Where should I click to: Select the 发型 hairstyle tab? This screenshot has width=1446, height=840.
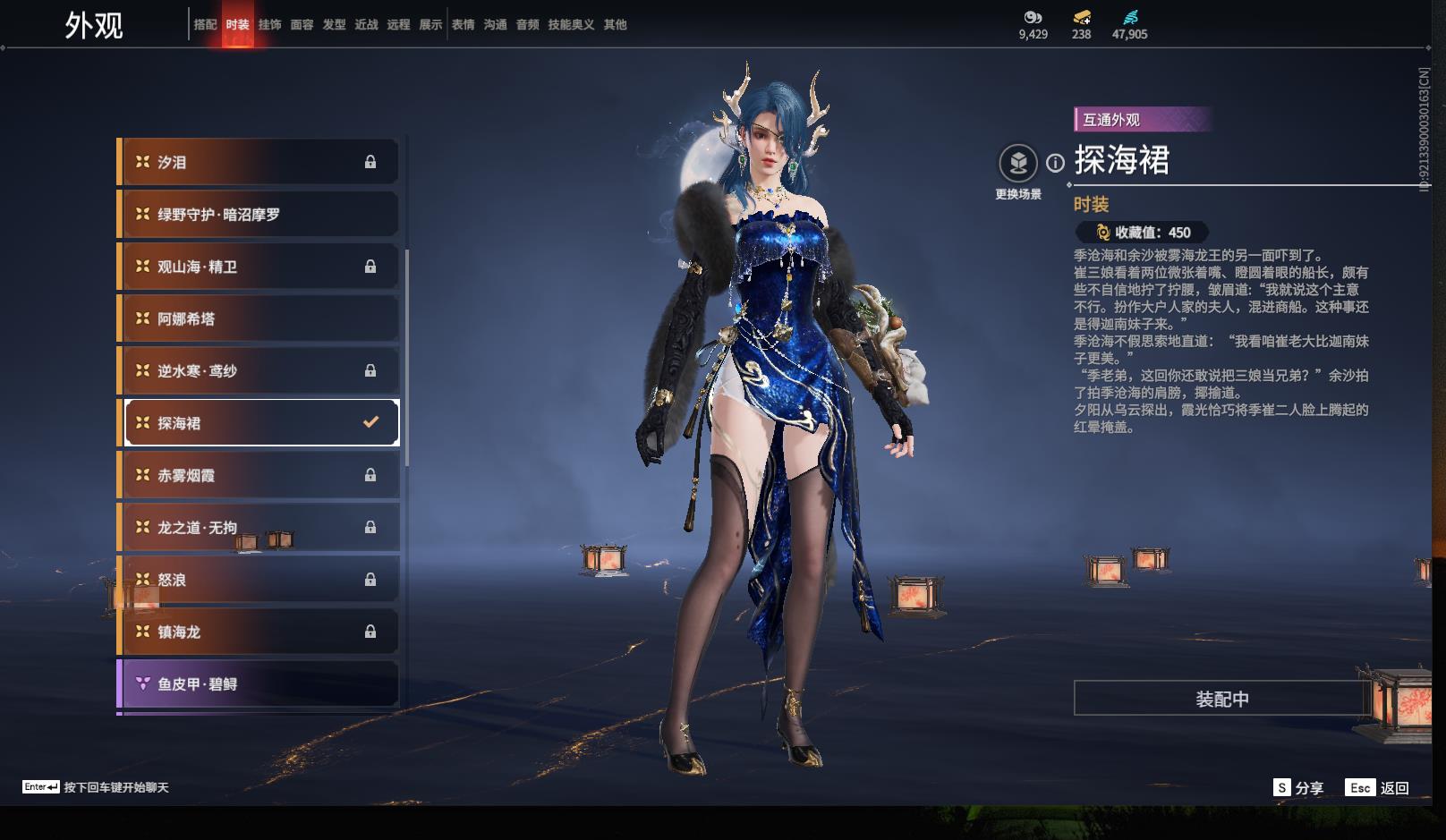tap(334, 25)
